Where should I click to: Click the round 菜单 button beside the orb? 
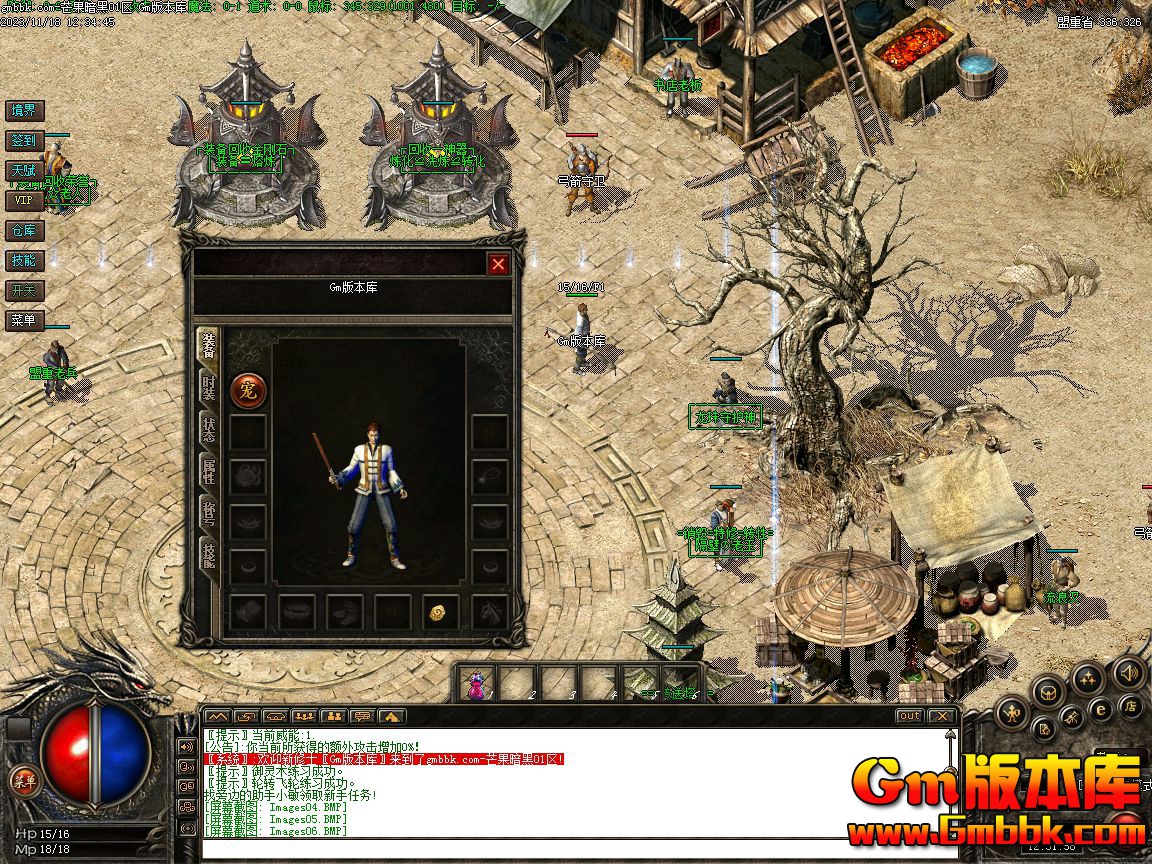tap(23, 780)
